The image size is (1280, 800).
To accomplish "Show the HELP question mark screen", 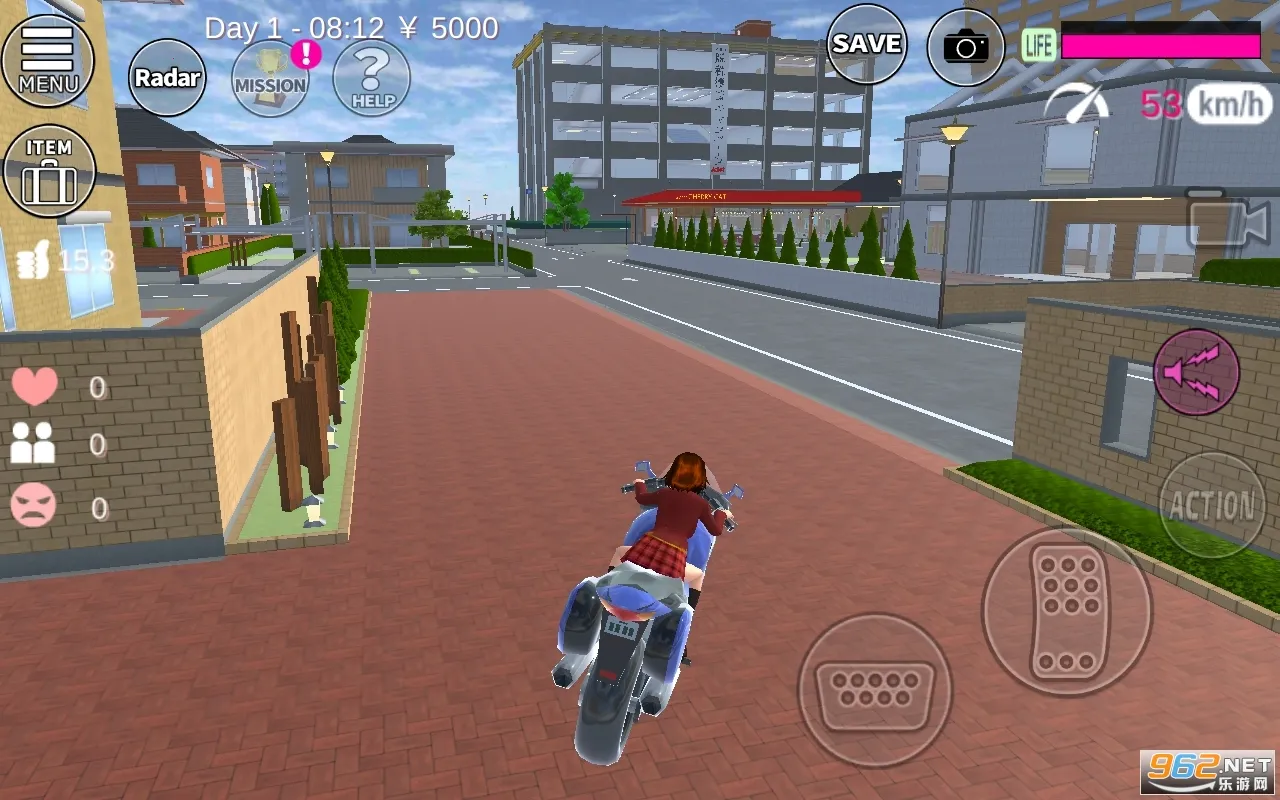I will click(x=372, y=78).
